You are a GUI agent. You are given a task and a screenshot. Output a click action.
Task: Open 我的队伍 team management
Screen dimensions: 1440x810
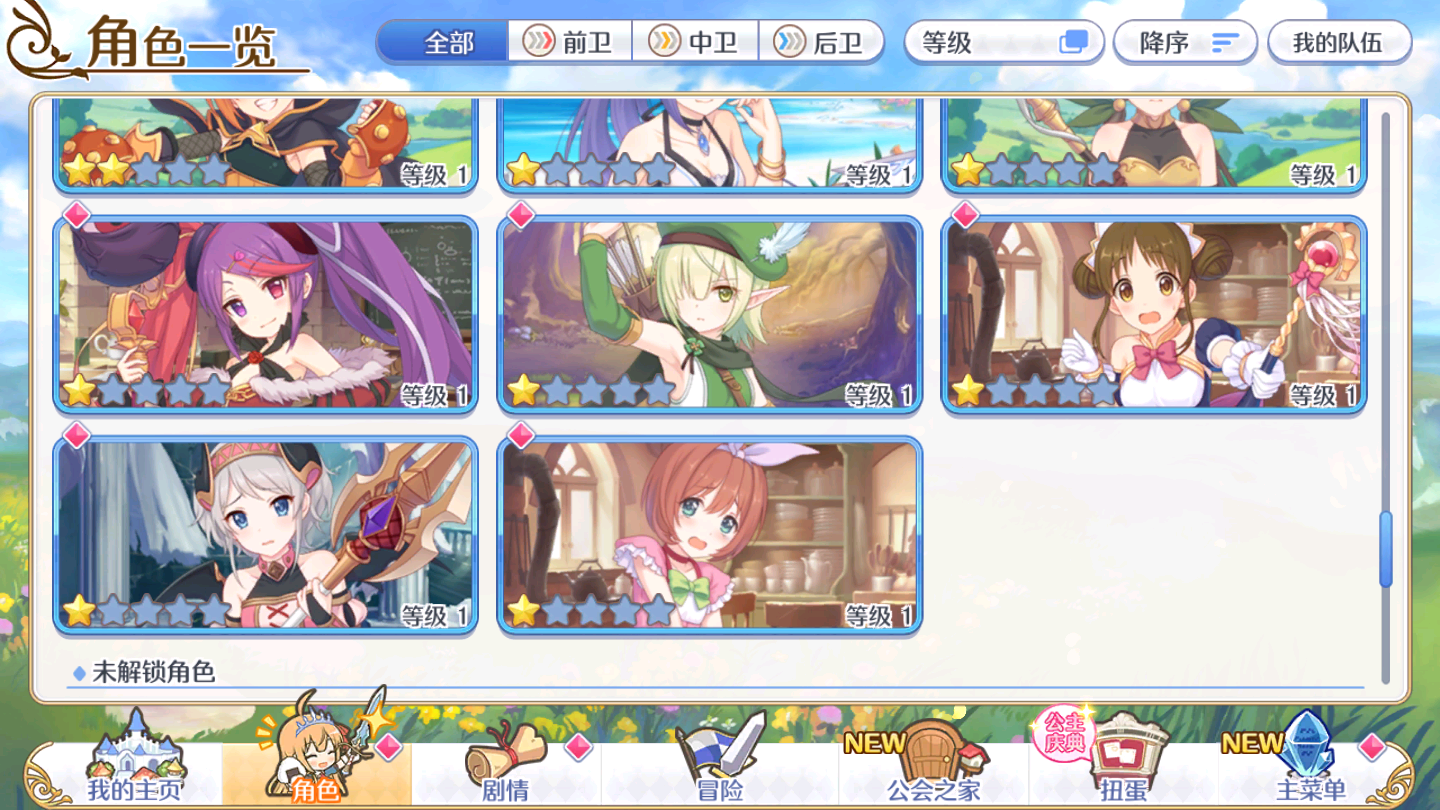[x=1338, y=42]
